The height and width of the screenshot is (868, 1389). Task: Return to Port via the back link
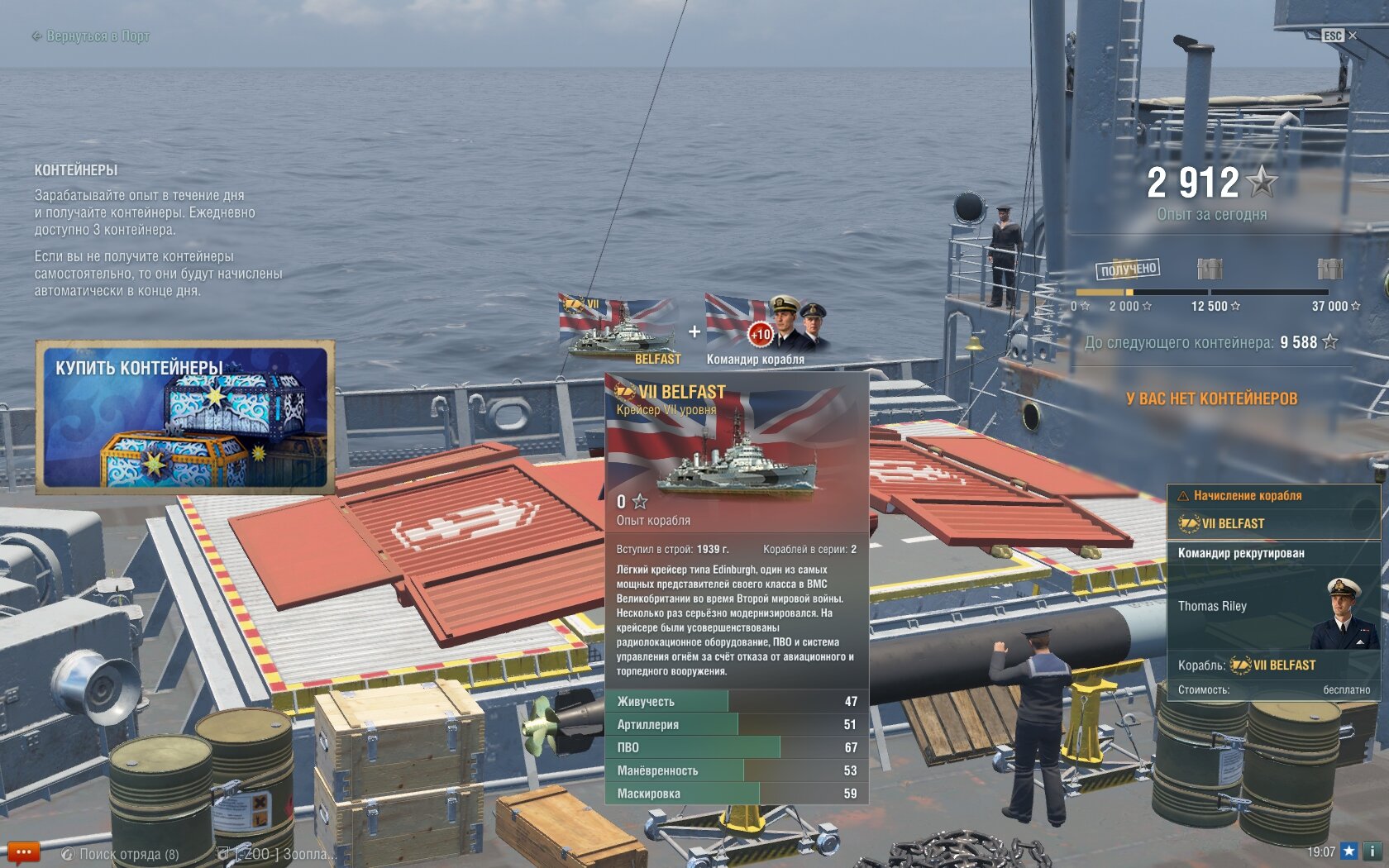tap(91, 36)
